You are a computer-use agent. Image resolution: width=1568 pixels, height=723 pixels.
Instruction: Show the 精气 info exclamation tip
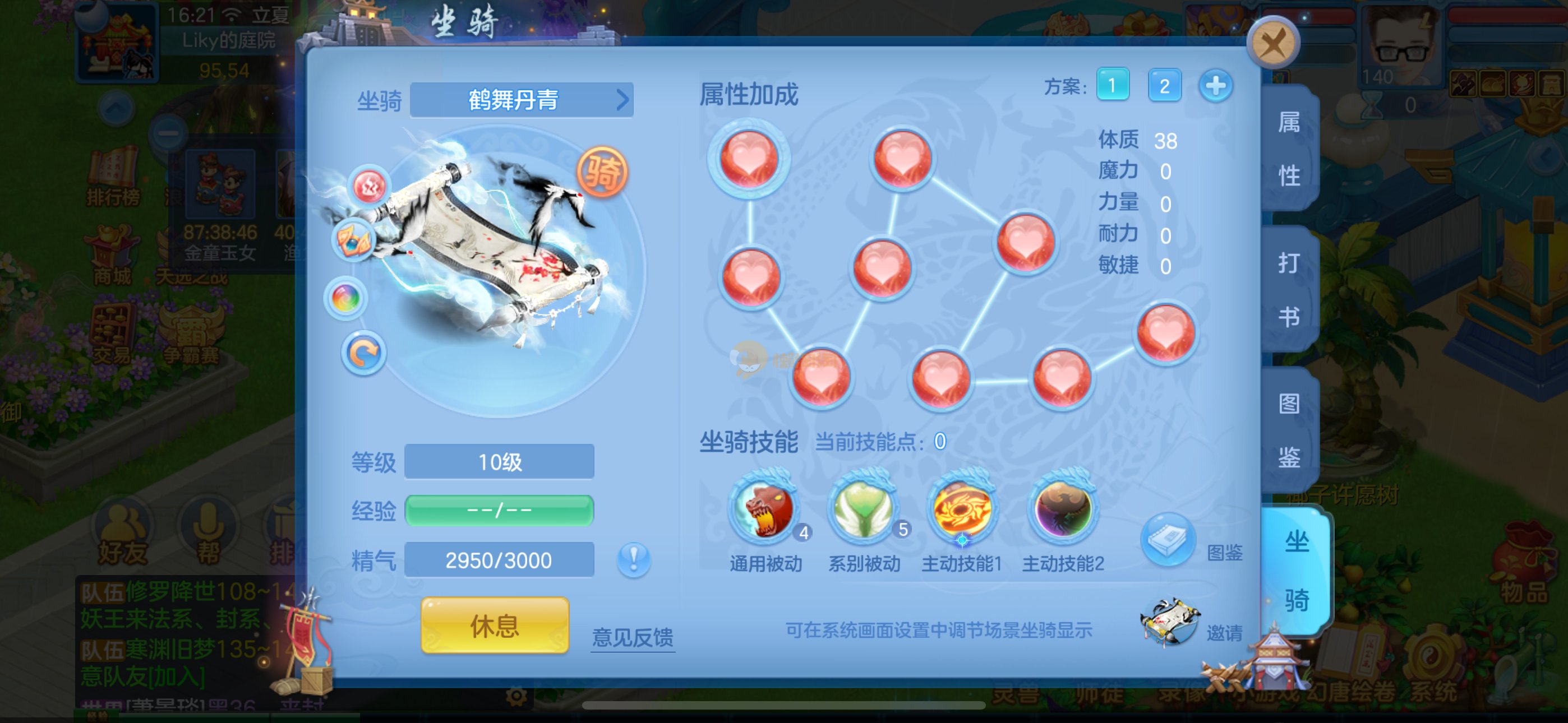tap(633, 559)
